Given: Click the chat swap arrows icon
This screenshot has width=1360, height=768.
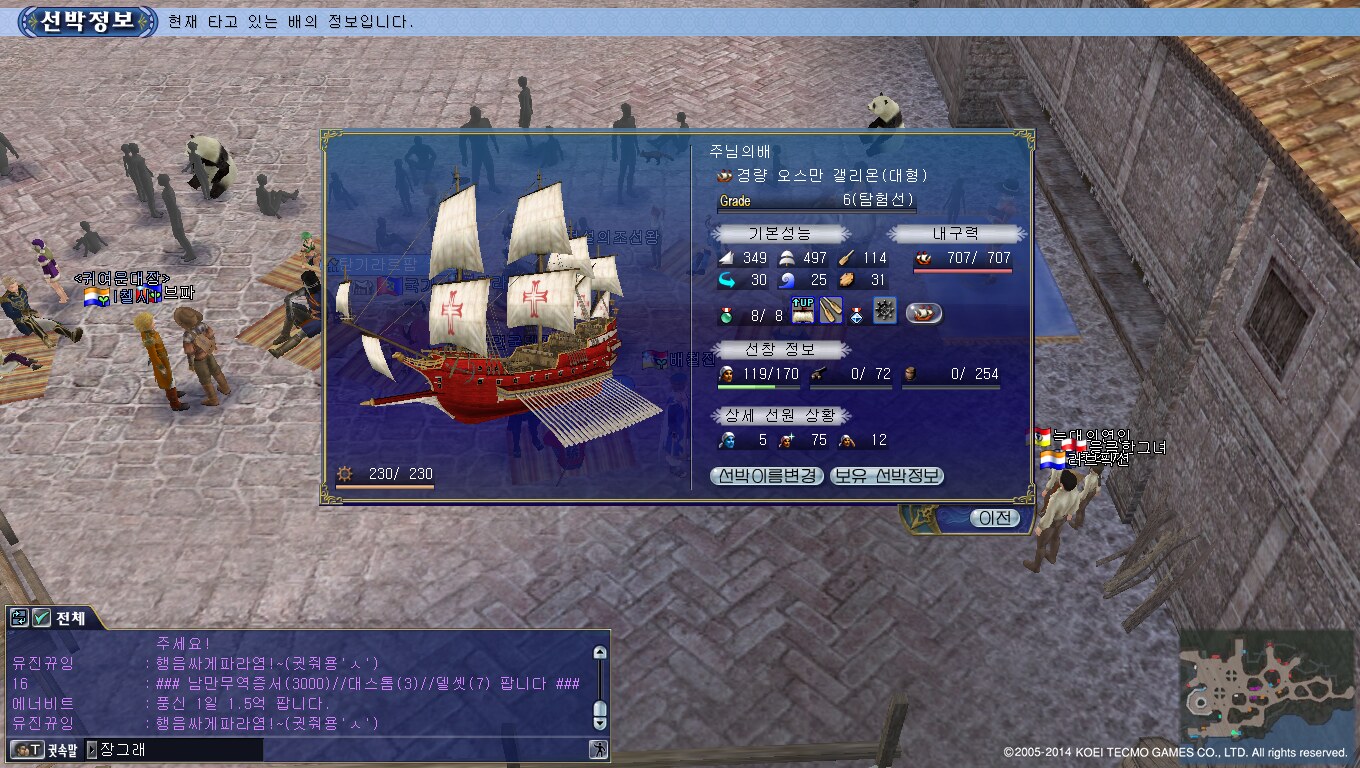Looking at the screenshot, I should tap(20, 618).
